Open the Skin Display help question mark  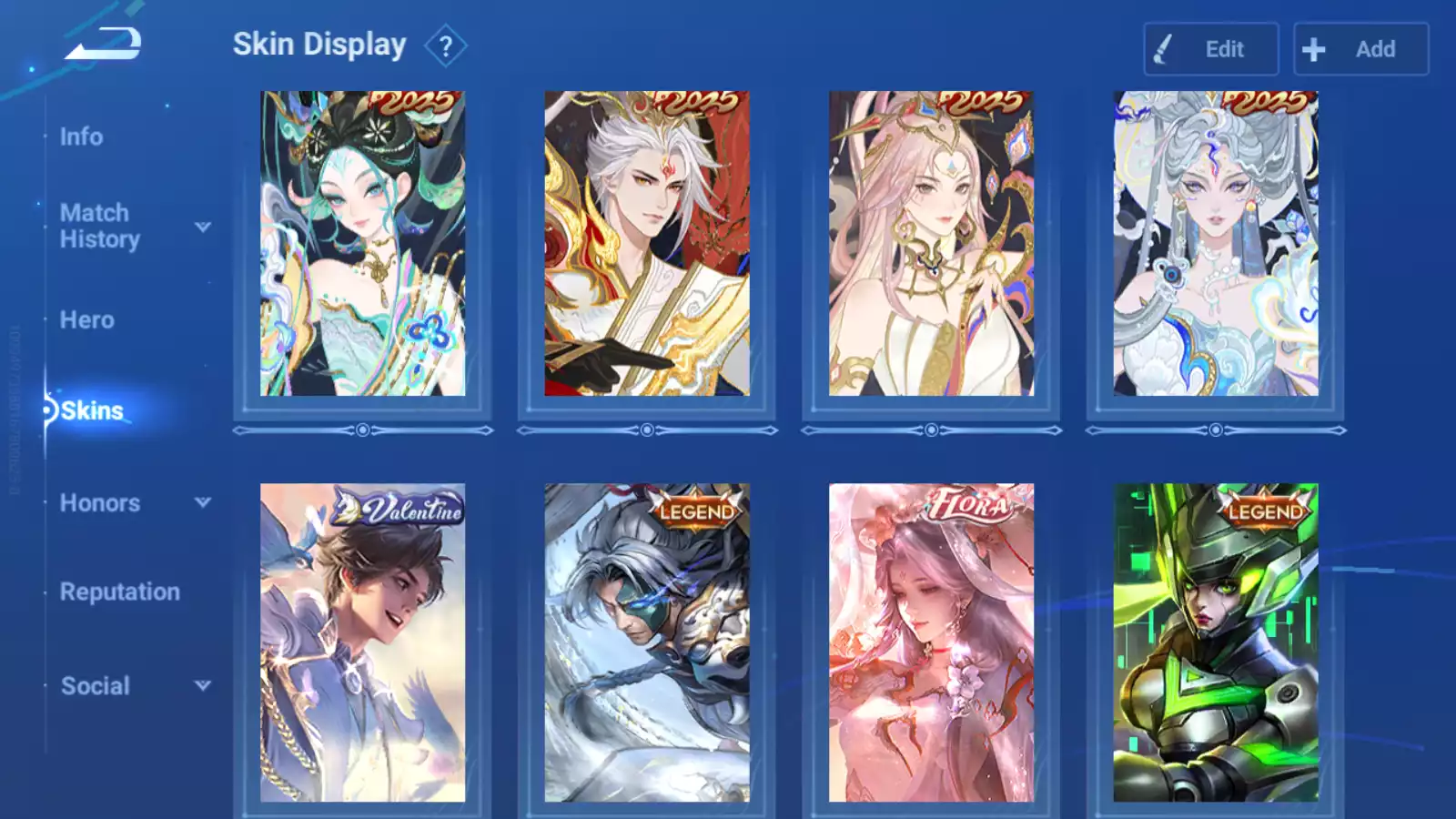click(445, 46)
